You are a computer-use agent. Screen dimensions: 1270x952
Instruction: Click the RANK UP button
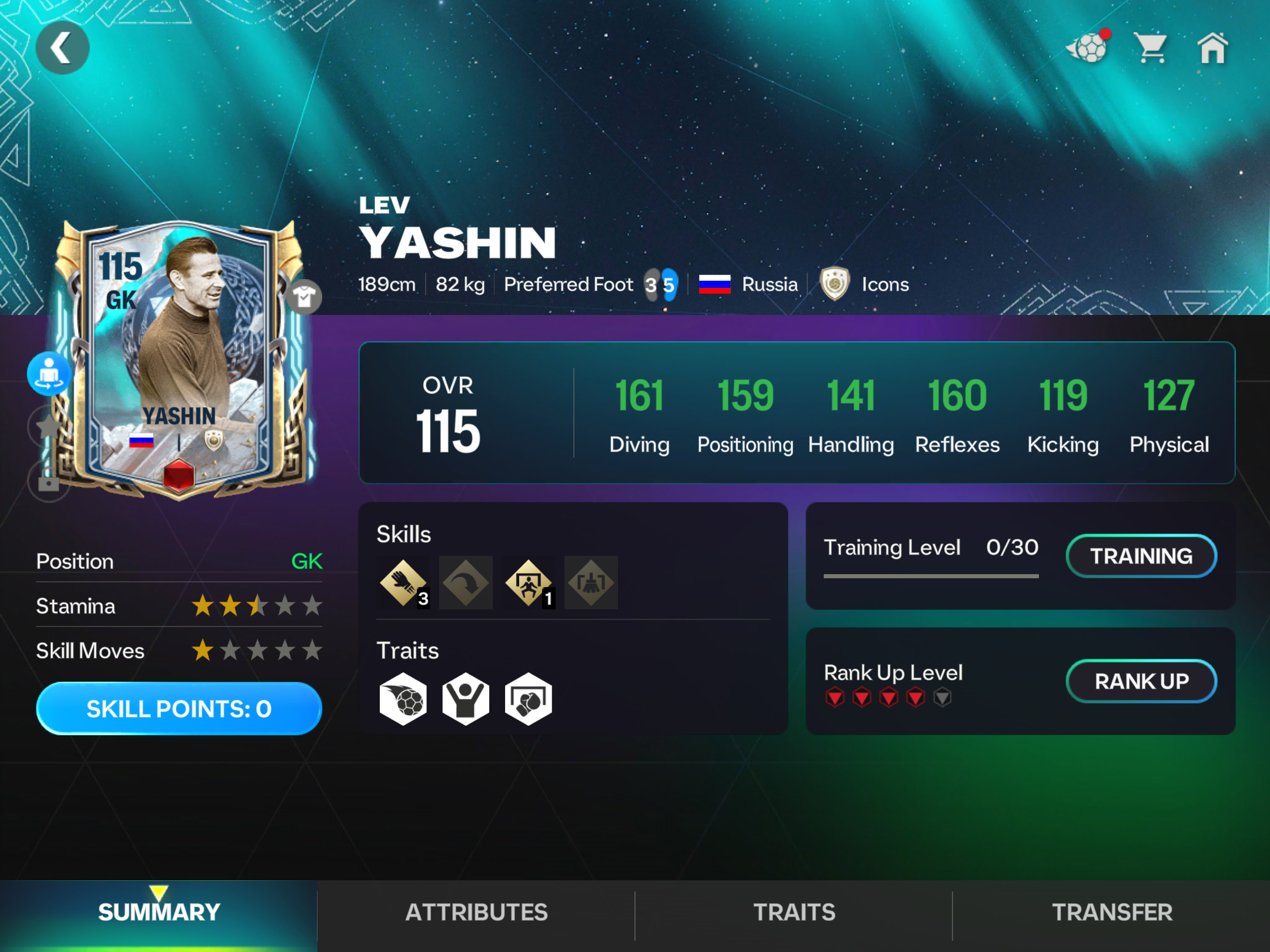[1141, 681]
